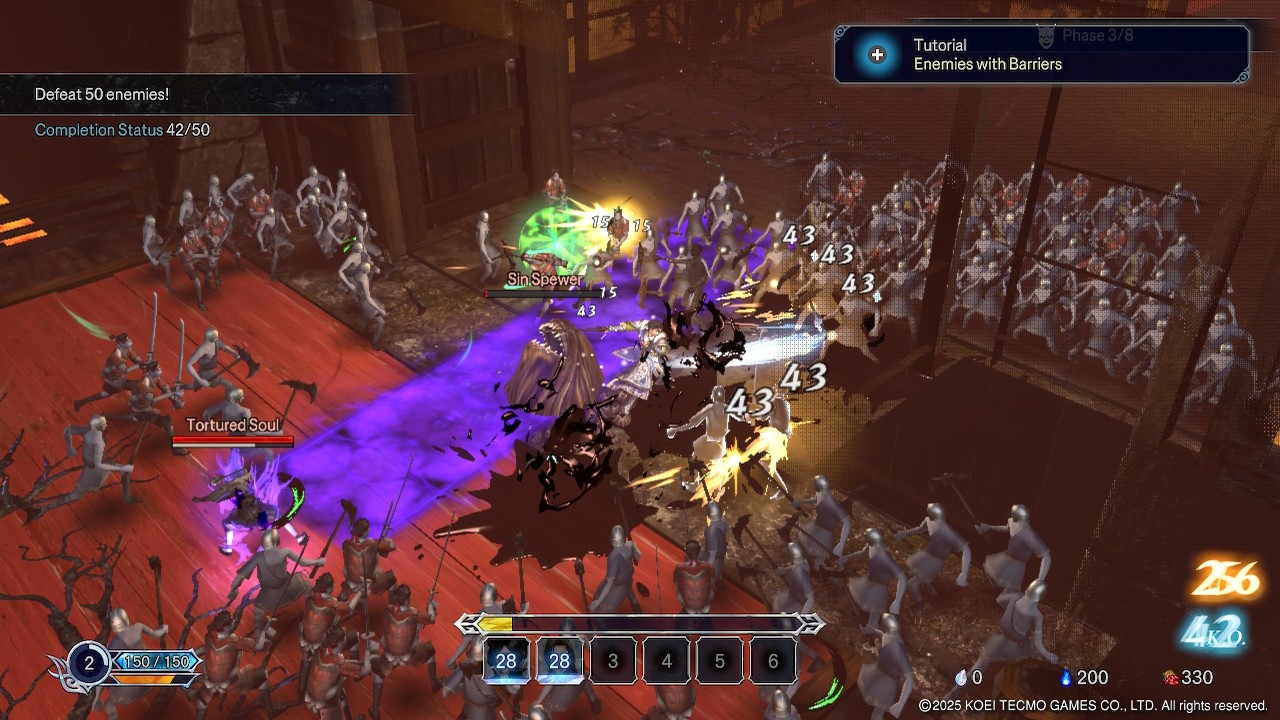
Task: Open the Enemies with Barriers tutorial notification
Action: click(1041, 55)
